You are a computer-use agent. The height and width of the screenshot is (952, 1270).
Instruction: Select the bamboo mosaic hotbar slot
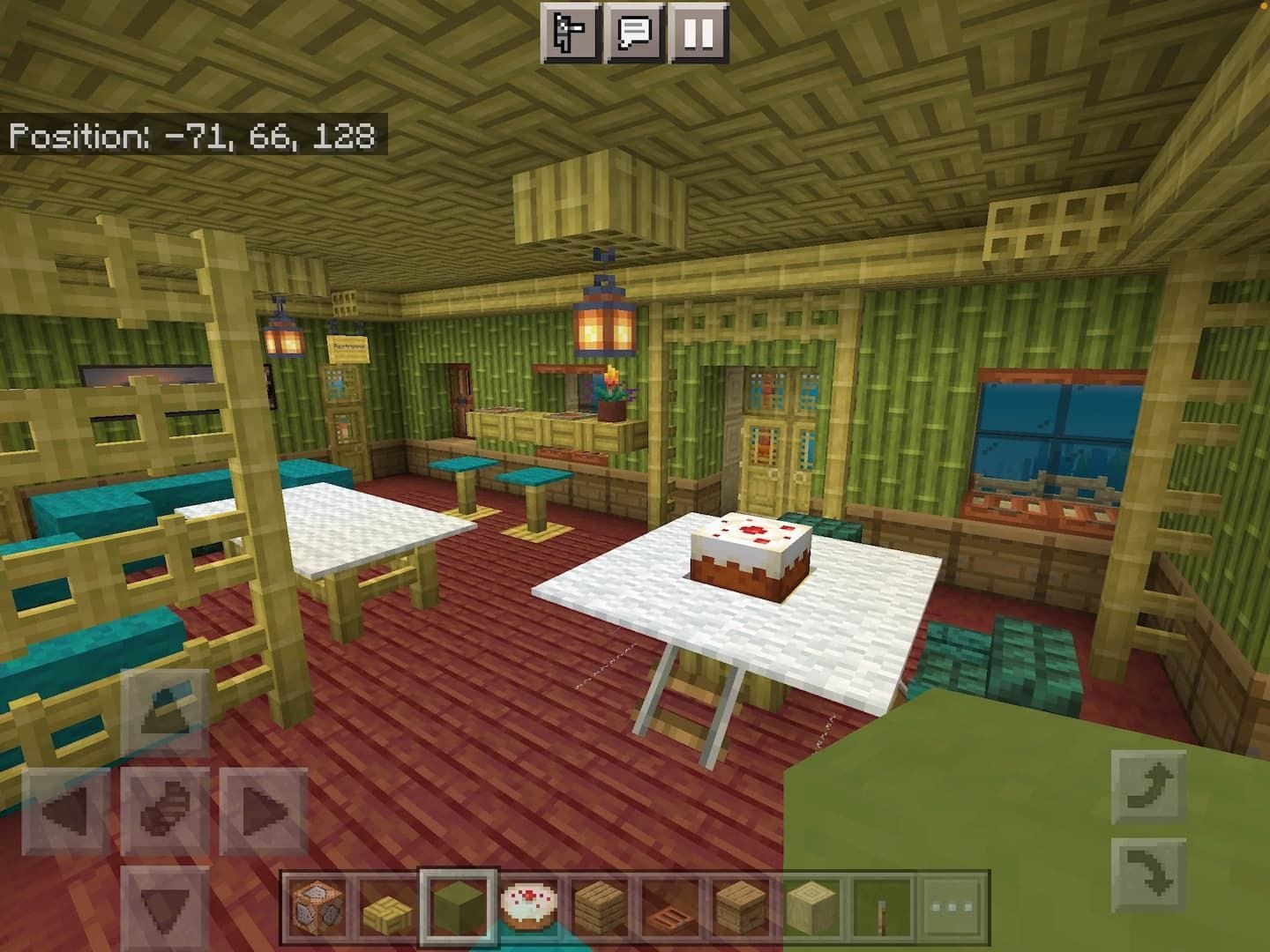[386, 905]
